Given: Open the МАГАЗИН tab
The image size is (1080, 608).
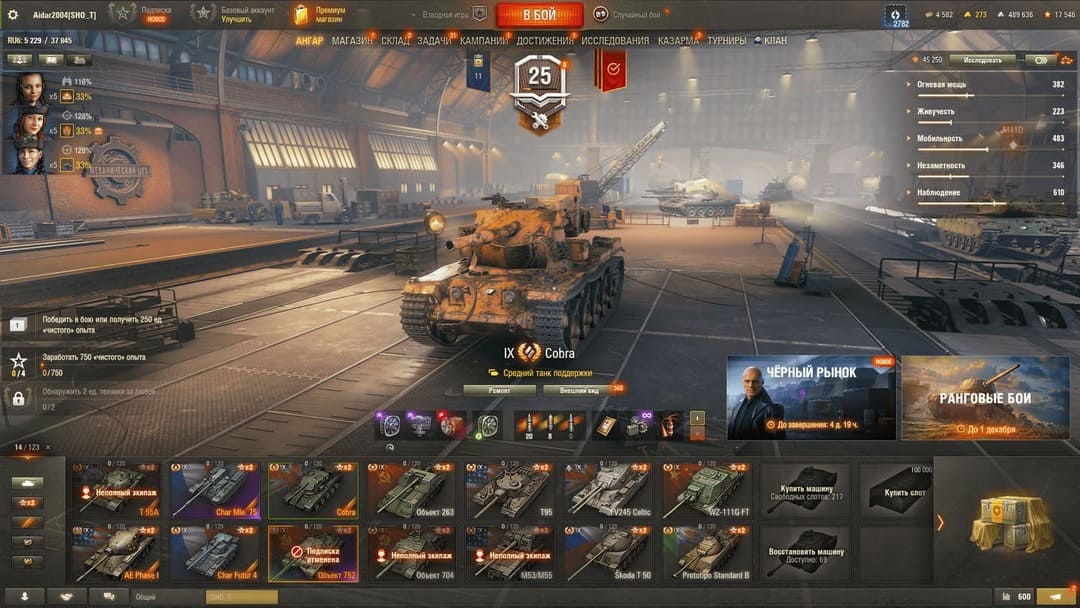Looking at the screenshot, I should coord(352,41).
